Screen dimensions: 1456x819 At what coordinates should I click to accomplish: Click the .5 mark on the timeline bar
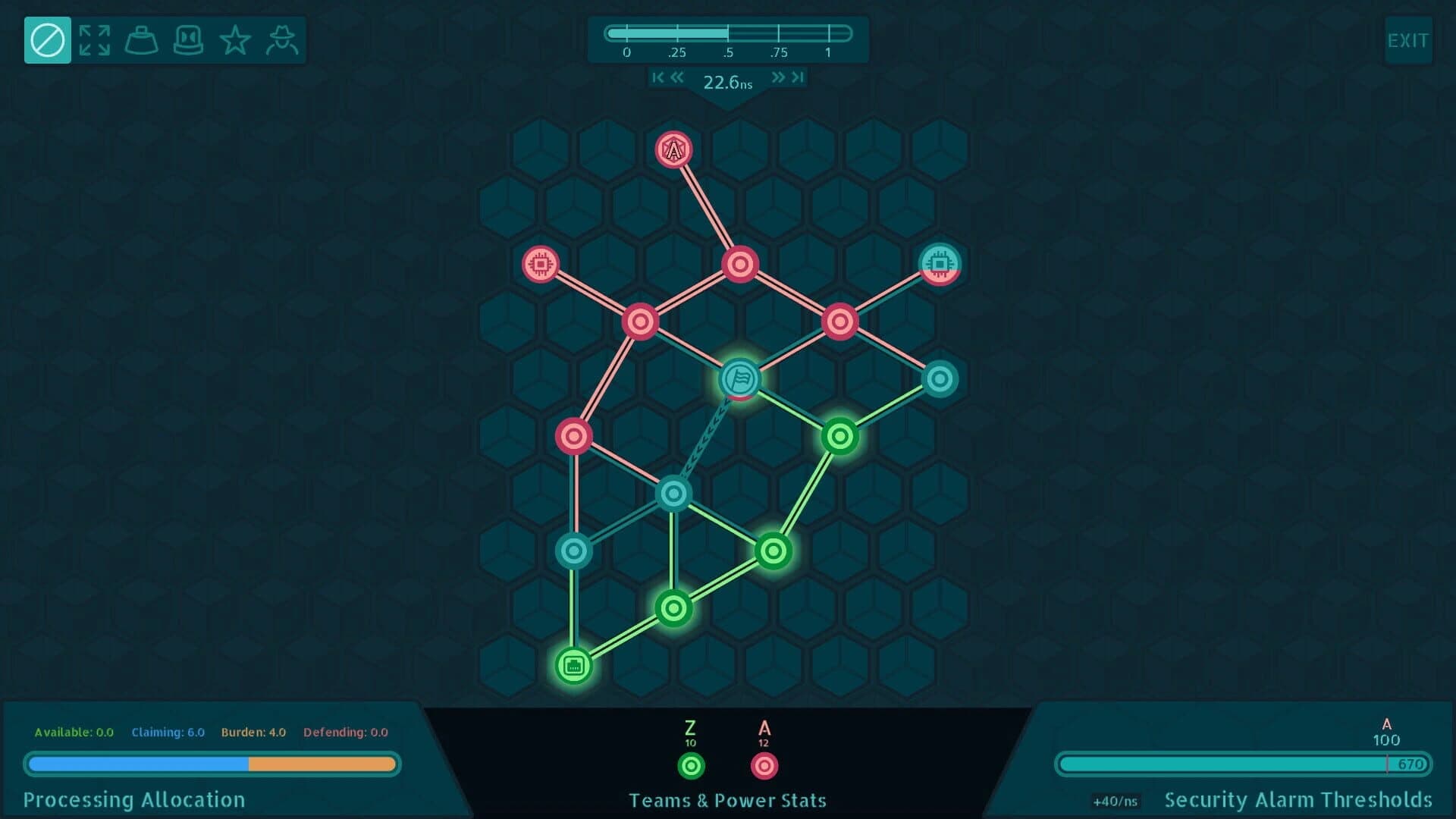[x=728, y=32]
